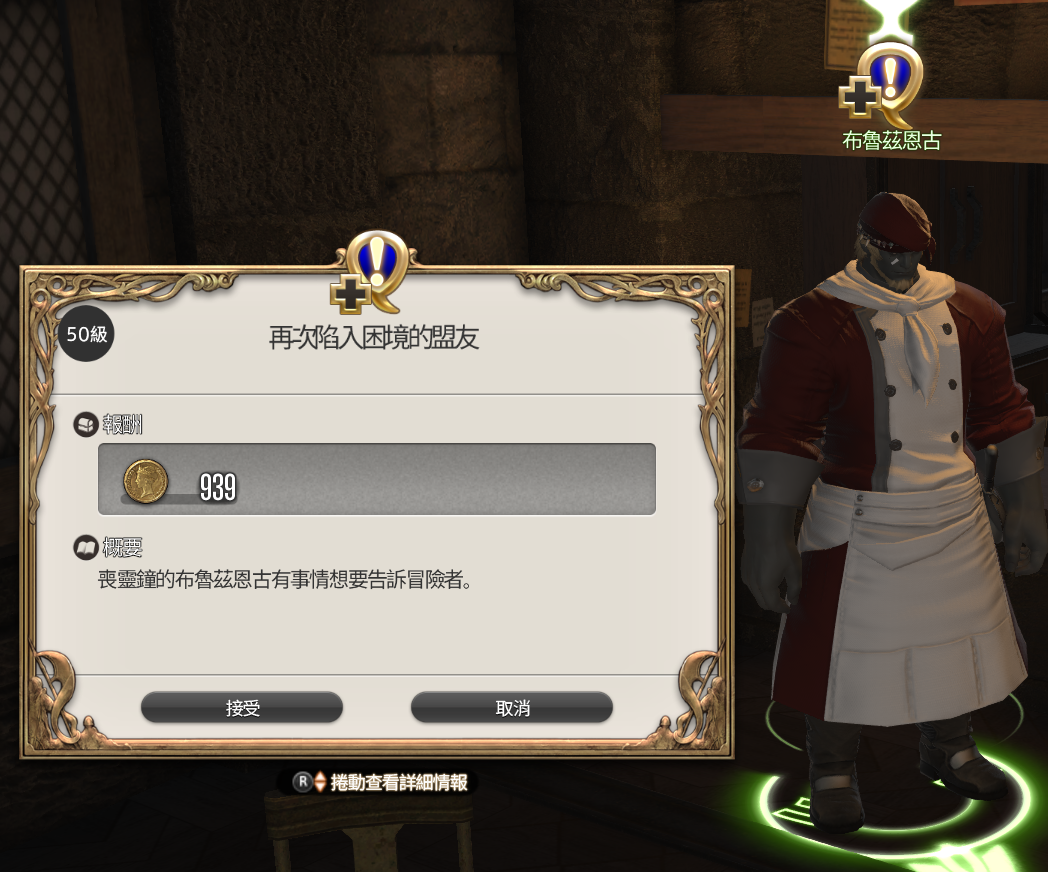Accept the quest with 接受 button

click(242, 708)
